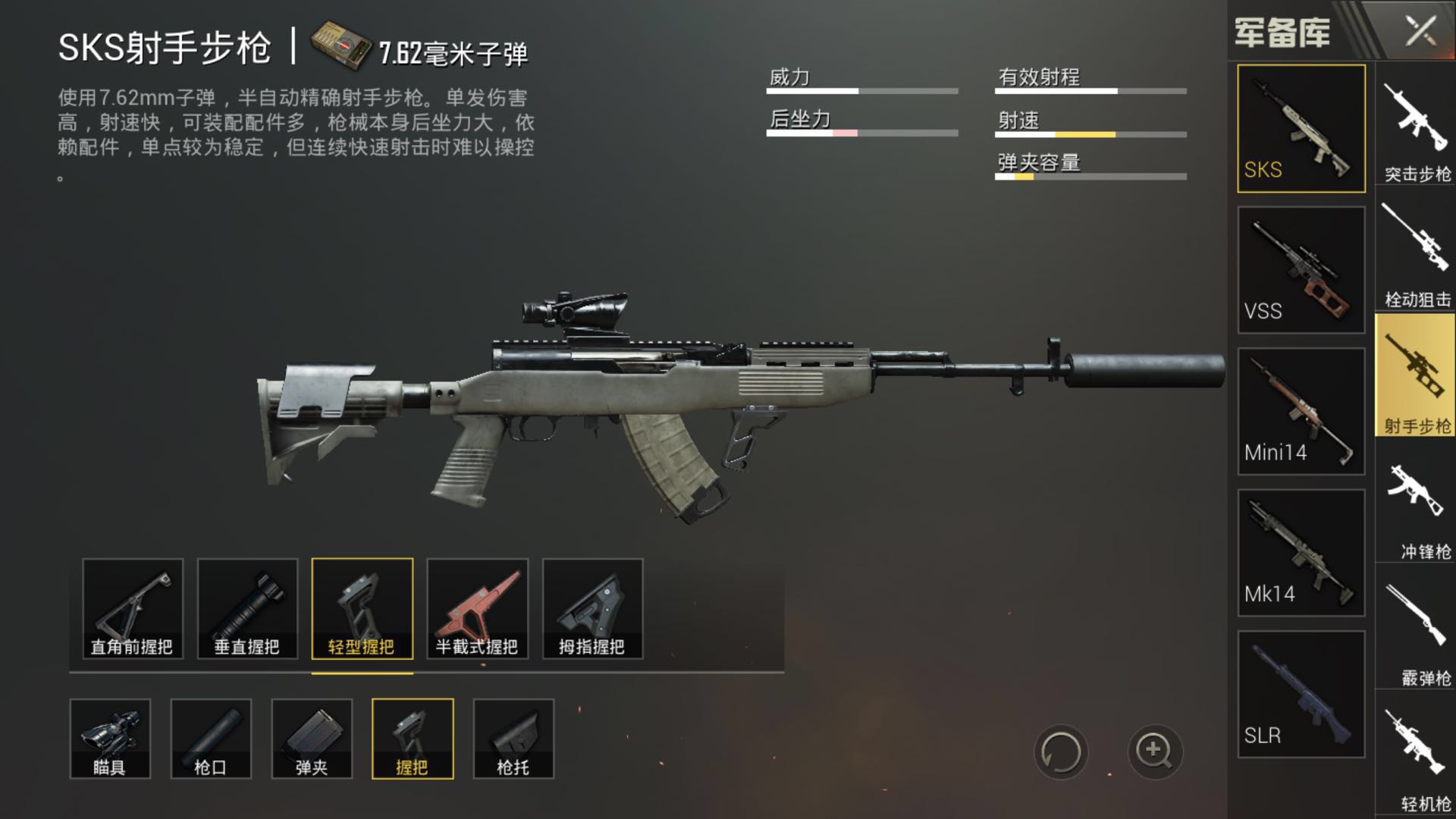Click the magnifier zoom-in button
Screen dimensions: 1456x819
pos(1154,752)
